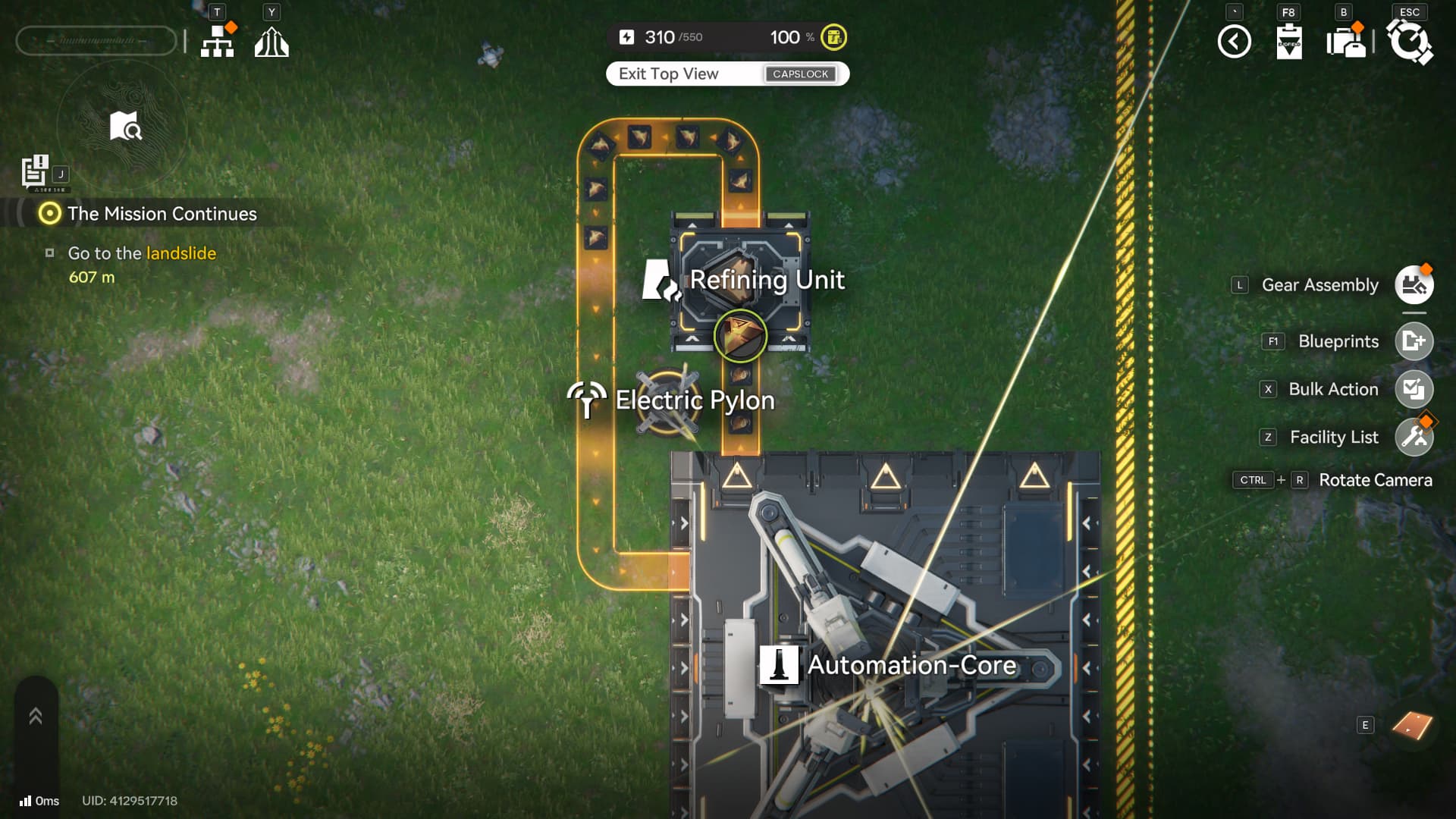
Task: Activate Bulk Action mode
Action: [1414, 389]
